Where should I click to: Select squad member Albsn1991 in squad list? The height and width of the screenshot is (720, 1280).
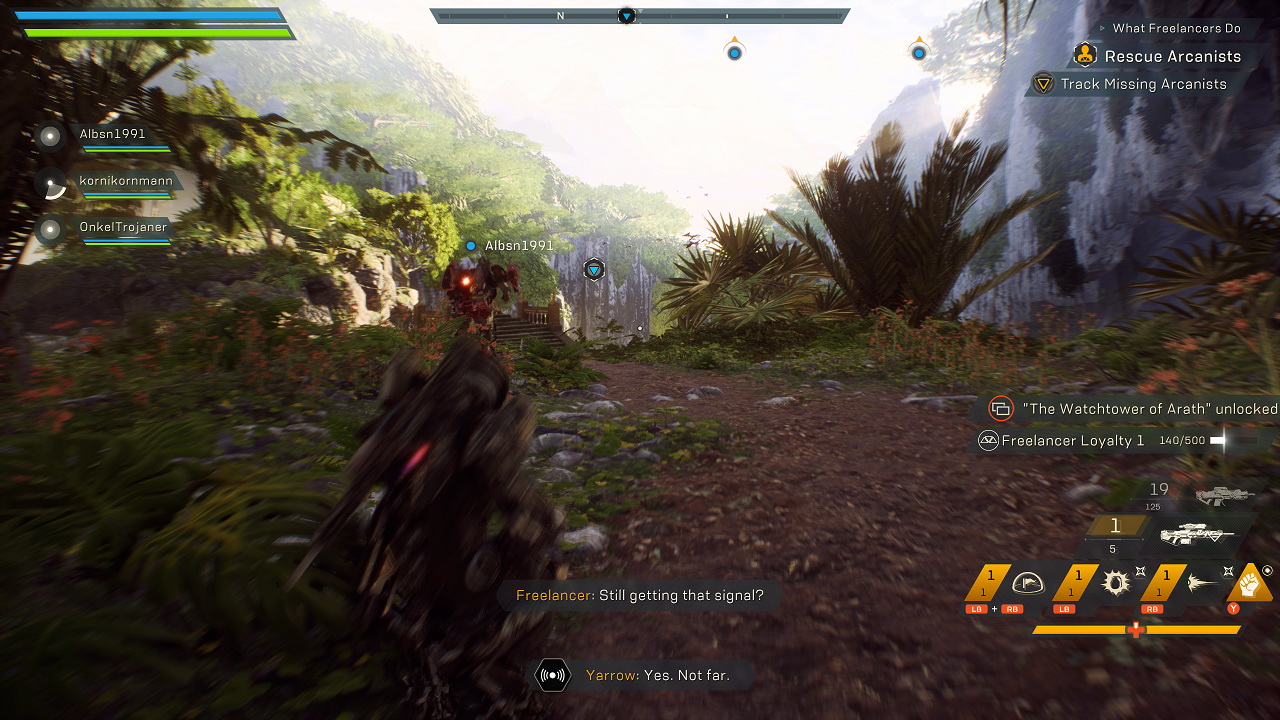click(112, 134)
